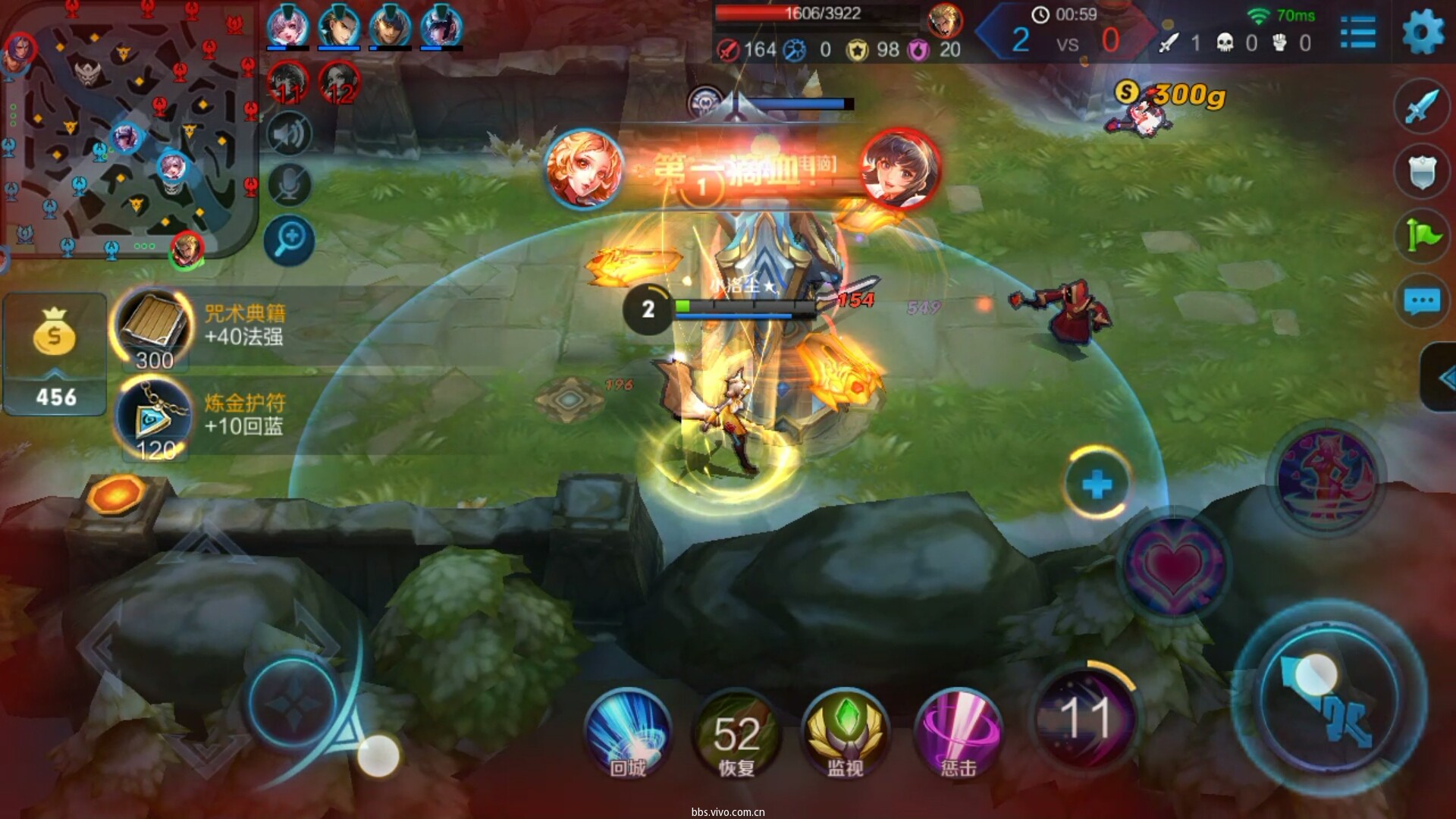This screenshot has width=1456, height=819.
Task: Open the settings gear menu
Action: pos(1423,33)
